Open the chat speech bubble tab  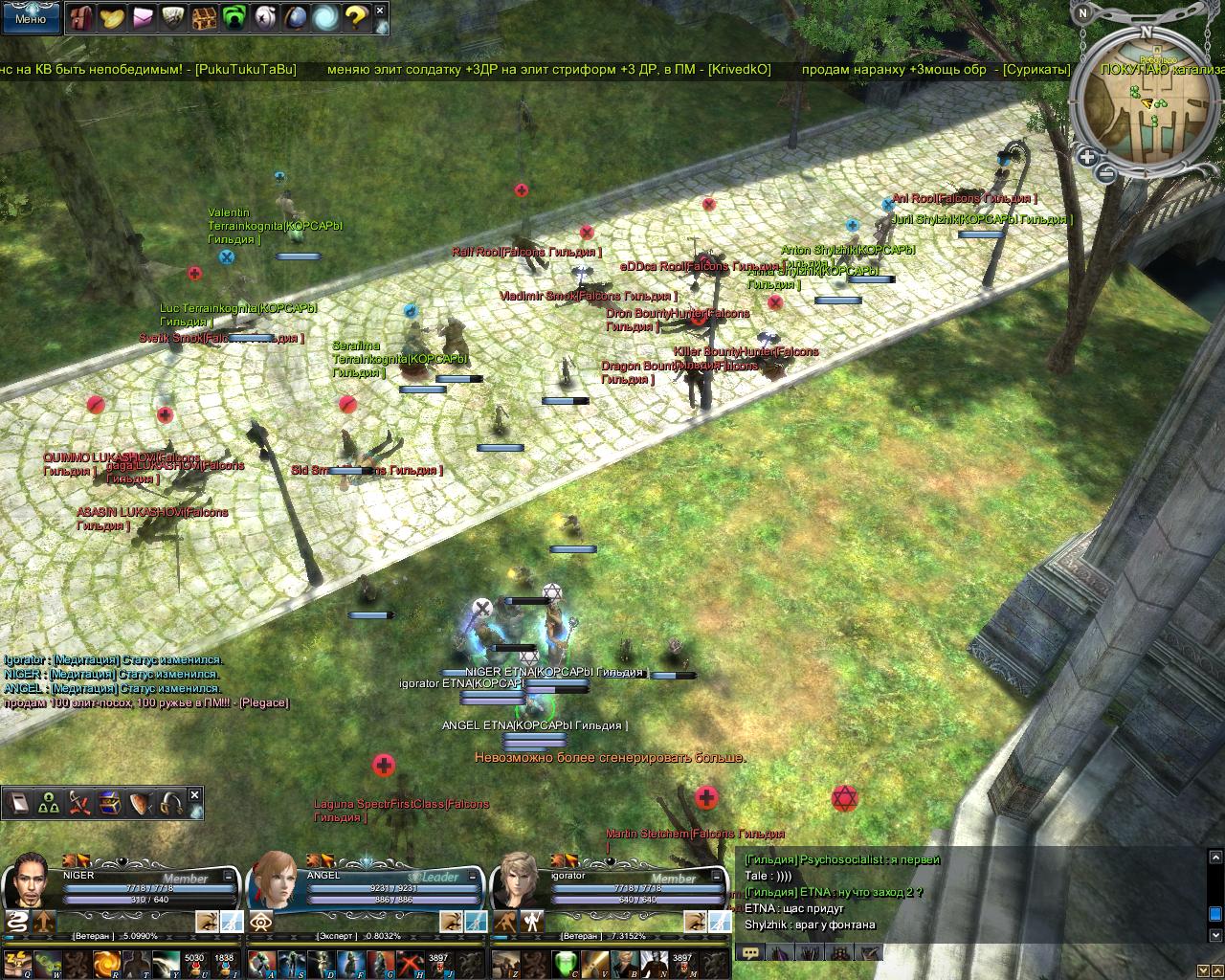tap(750, 953)
